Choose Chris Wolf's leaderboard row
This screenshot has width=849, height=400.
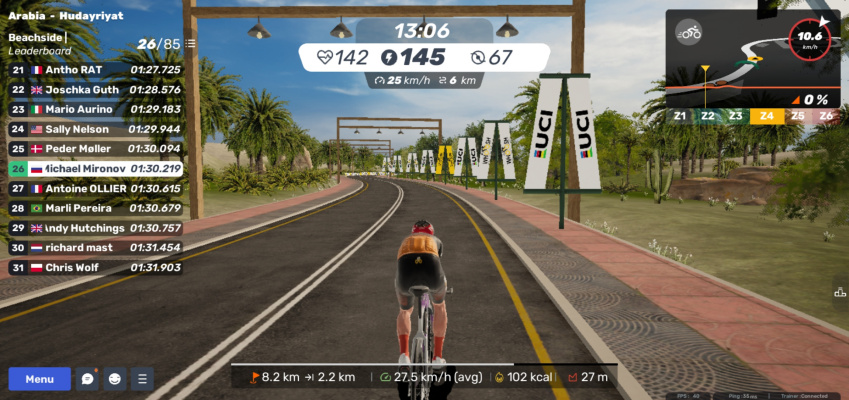point(95,267)
